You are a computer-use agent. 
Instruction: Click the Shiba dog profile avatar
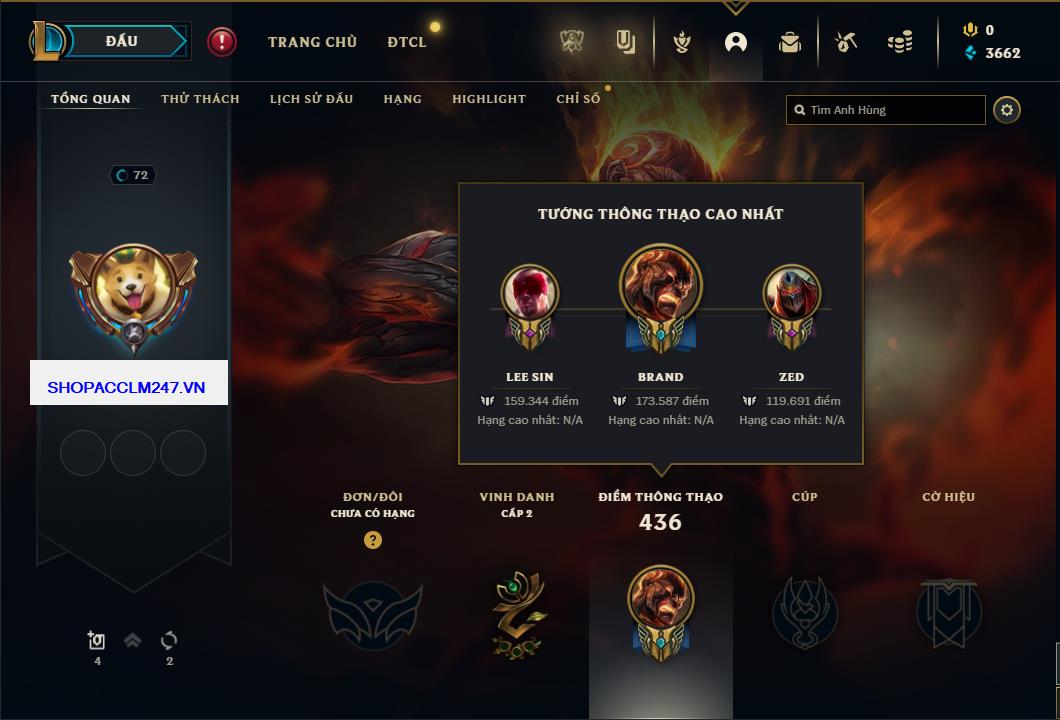(133, 289)
